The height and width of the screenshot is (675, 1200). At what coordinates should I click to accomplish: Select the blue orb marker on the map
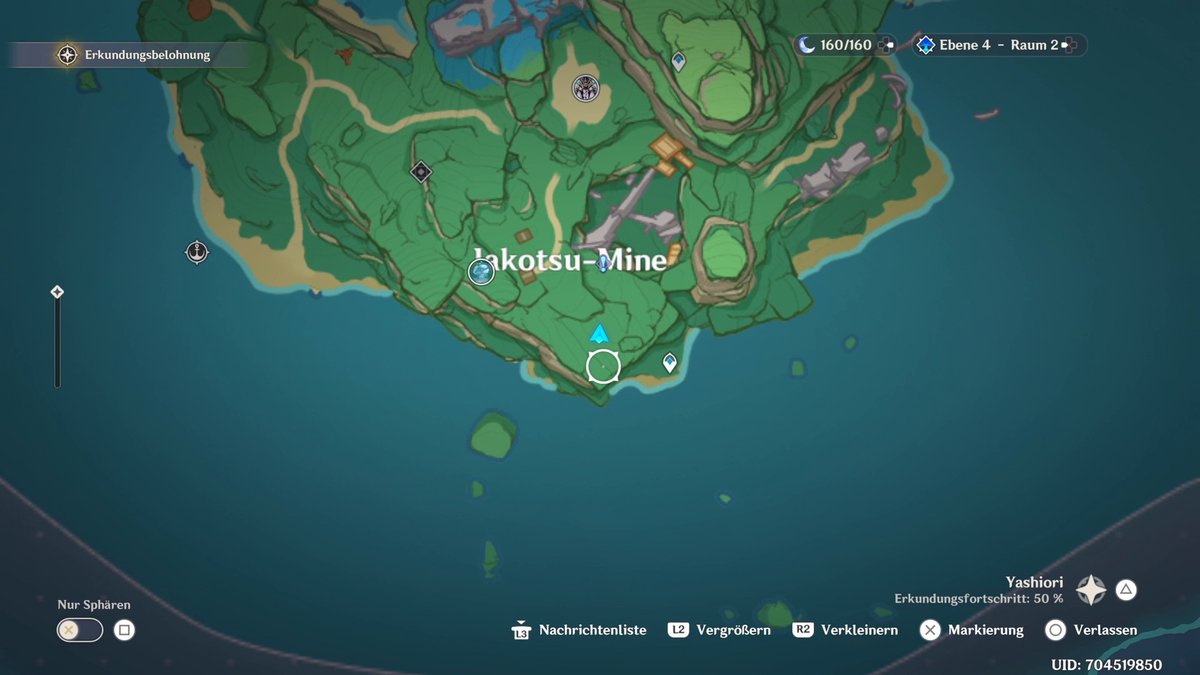(481, 271)
